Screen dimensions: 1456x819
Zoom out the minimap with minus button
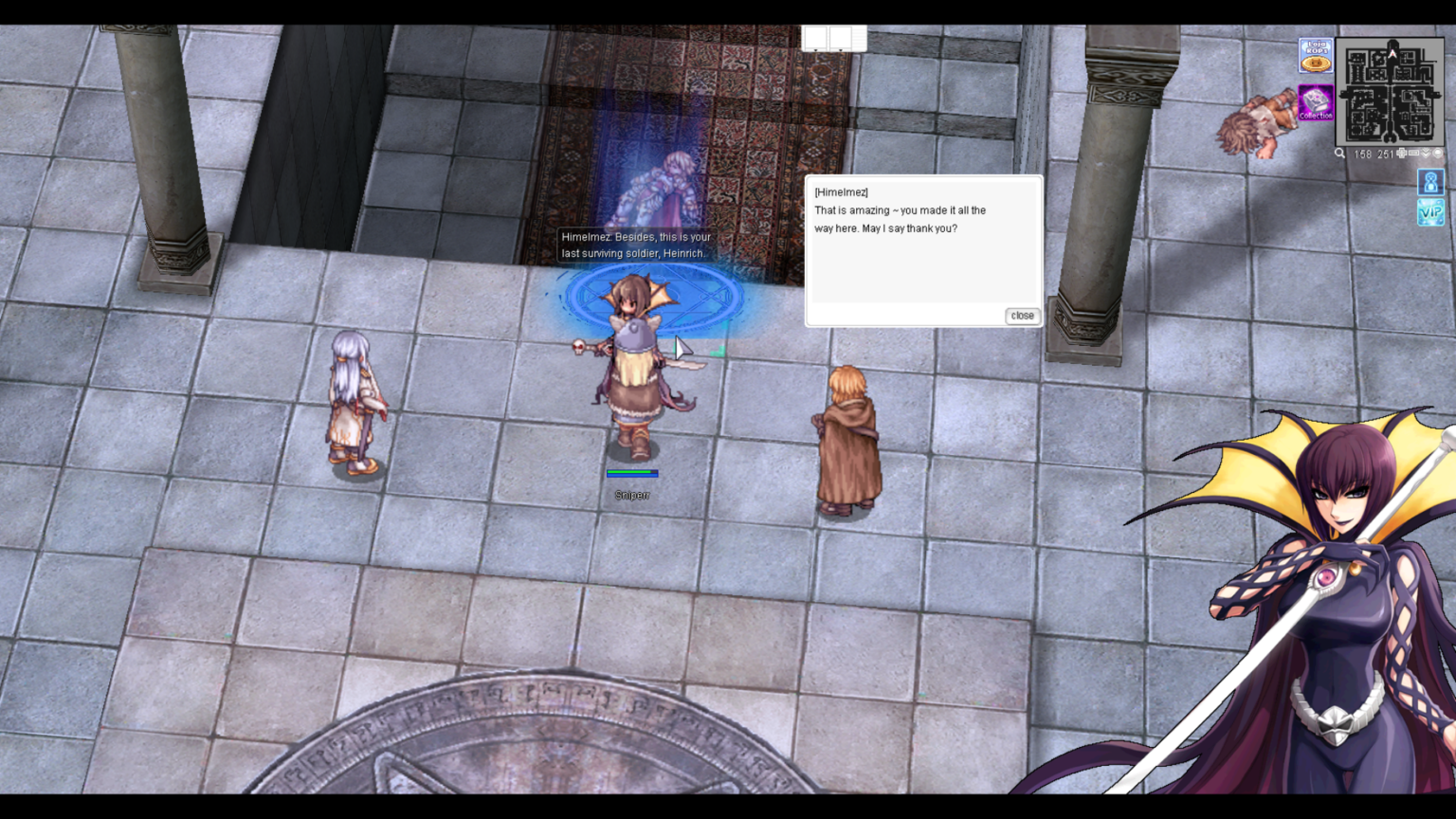1413,153
